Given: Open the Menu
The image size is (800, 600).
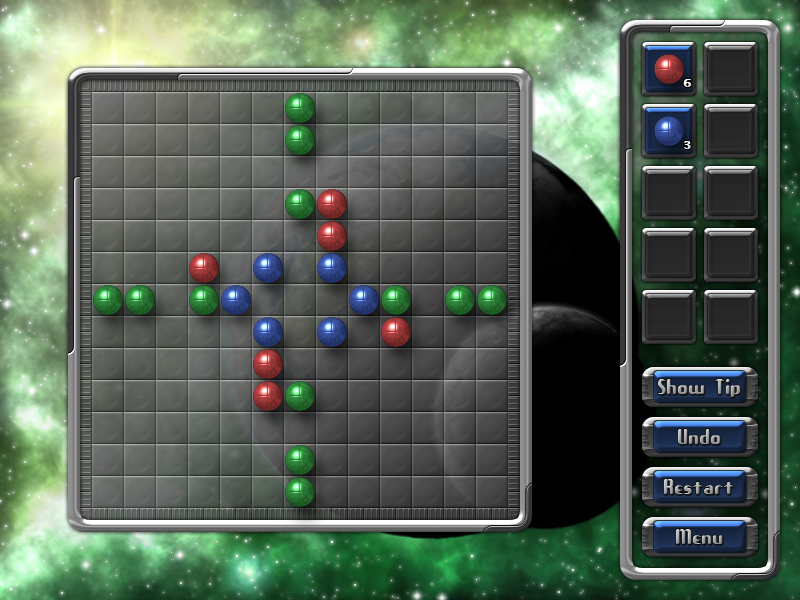Looking at the screenshot, I should tap(699, 537).
